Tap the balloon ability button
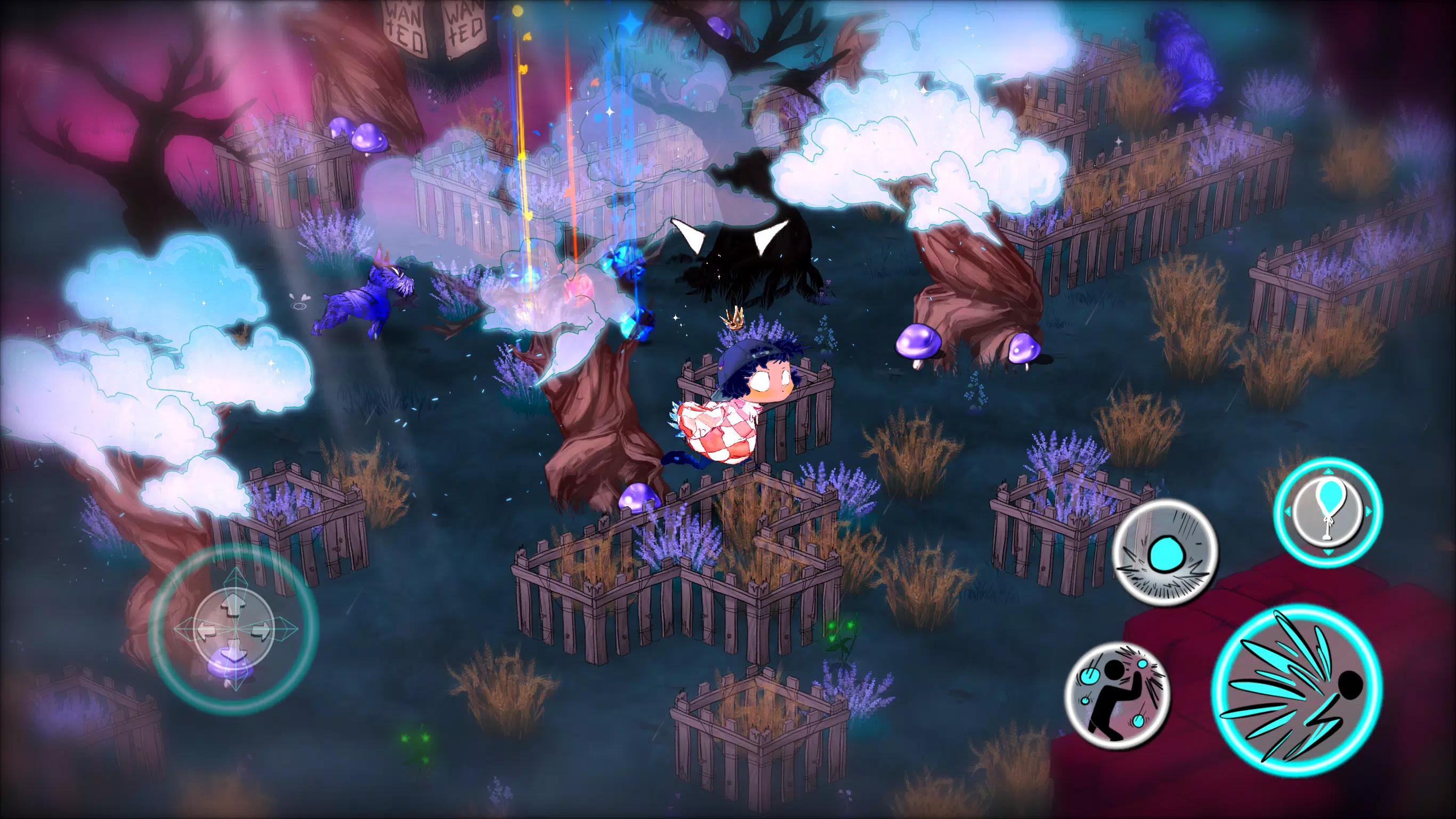This screenshot has width=1456, height=819. click(1328, 511)
